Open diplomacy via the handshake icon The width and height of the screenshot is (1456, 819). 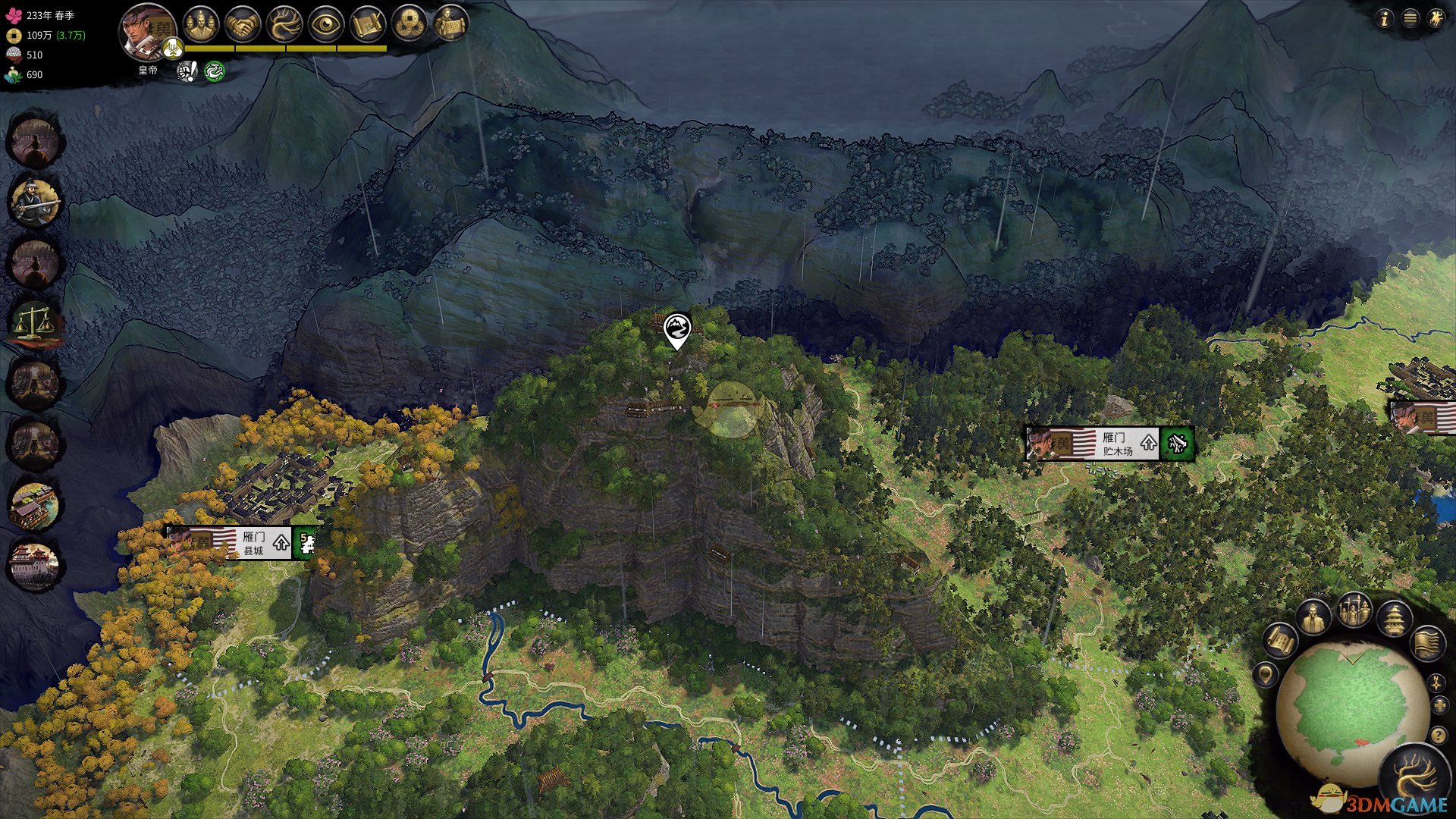[243, 24]
